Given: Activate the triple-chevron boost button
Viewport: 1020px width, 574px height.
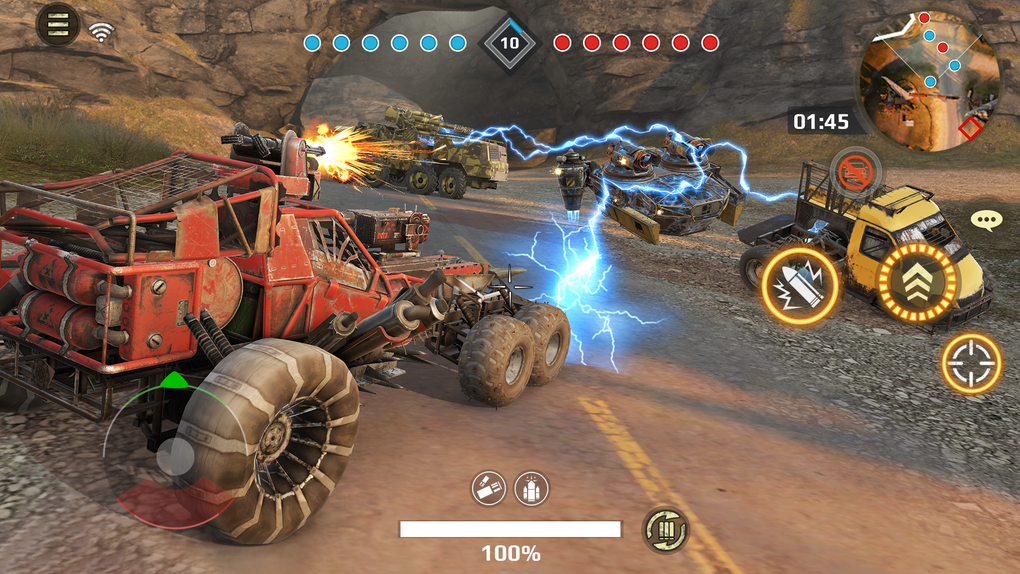Looking at the screenshot, I should pos(917,284).
